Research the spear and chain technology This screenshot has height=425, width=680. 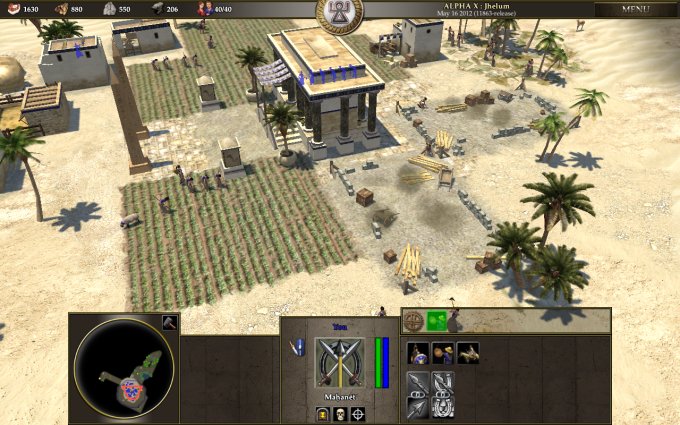click(418, 383)
